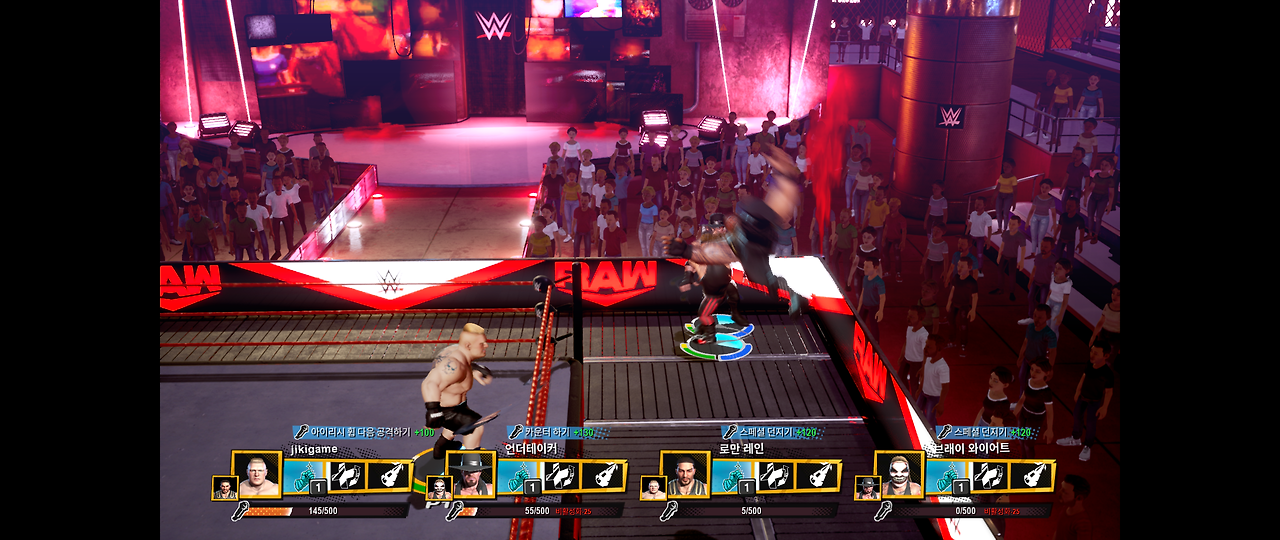Activate the teal glove power-up under 언더테이커
This screenshot has height=540, width=1280.
[x=518, y=476]
